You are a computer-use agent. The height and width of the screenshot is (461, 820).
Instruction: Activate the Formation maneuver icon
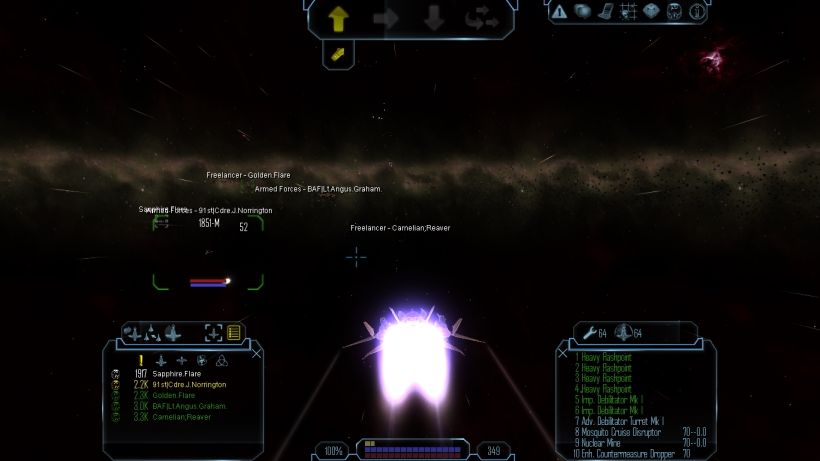pyautogui.click(x=481, y=17)
